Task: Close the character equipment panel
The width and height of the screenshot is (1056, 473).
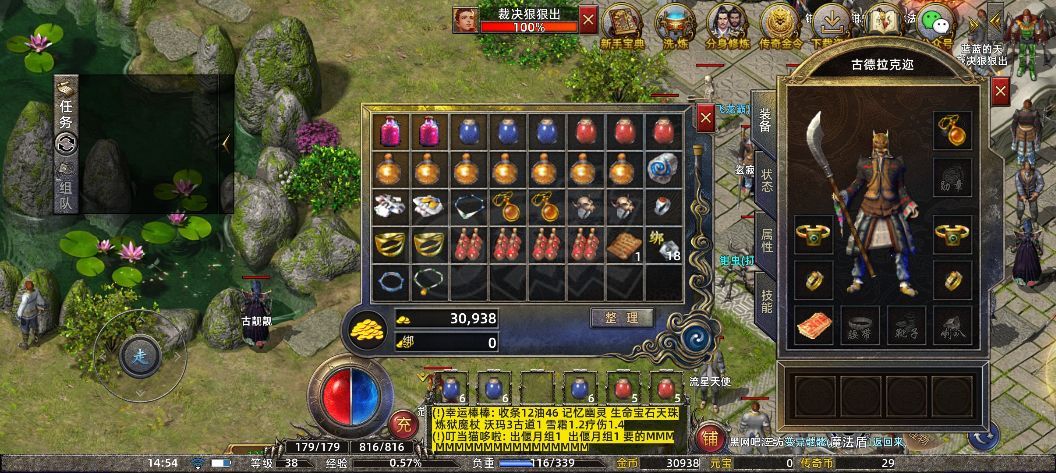Action: [x=1000, y=91]
